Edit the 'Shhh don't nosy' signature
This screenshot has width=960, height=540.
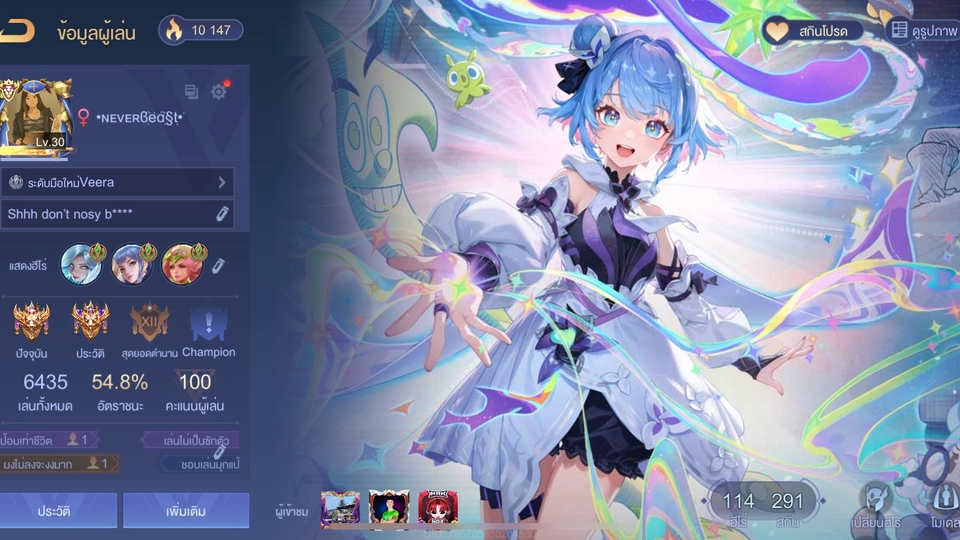(222, 214)
